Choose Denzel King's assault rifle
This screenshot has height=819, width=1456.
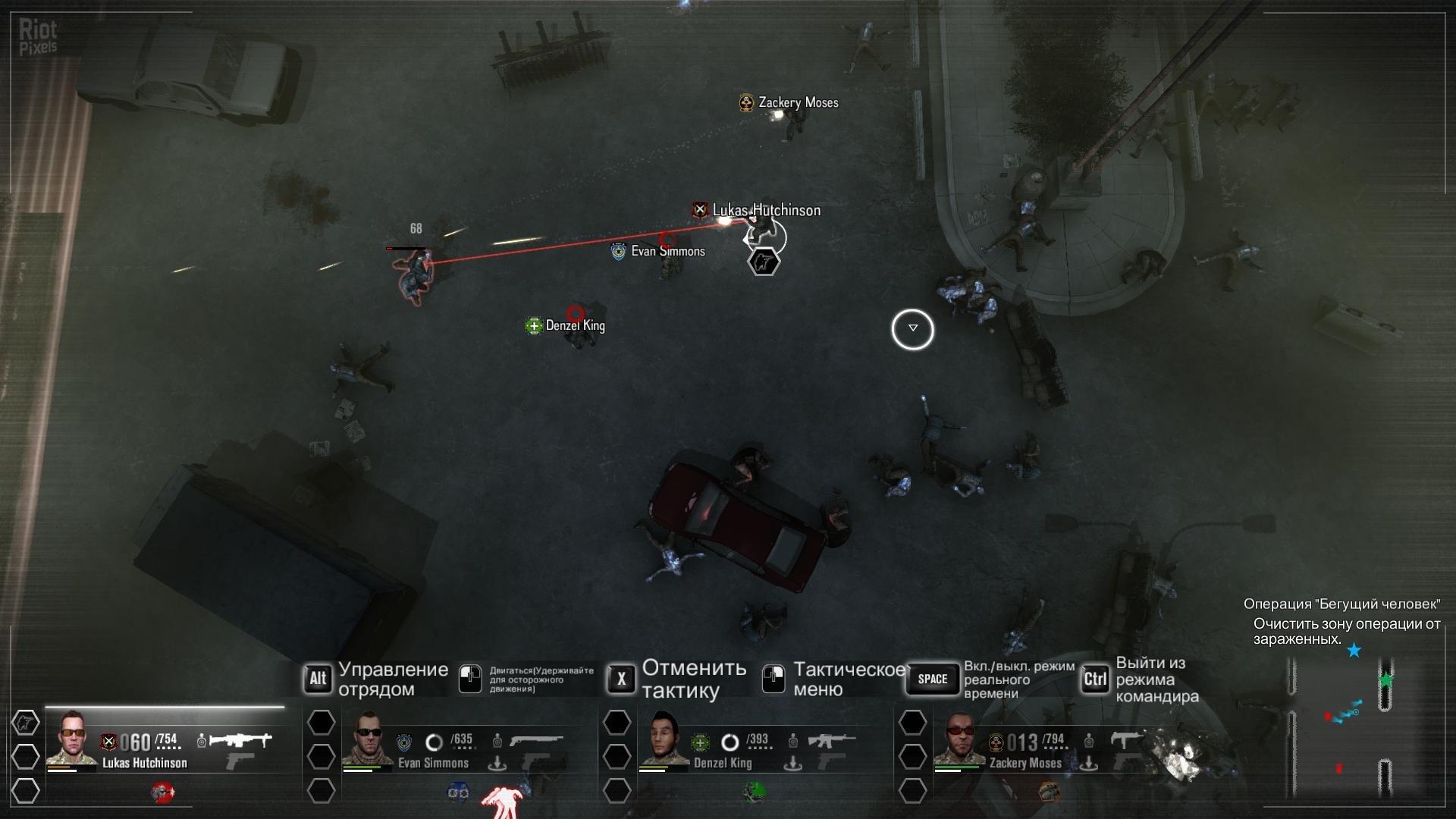tap(831, 739)
